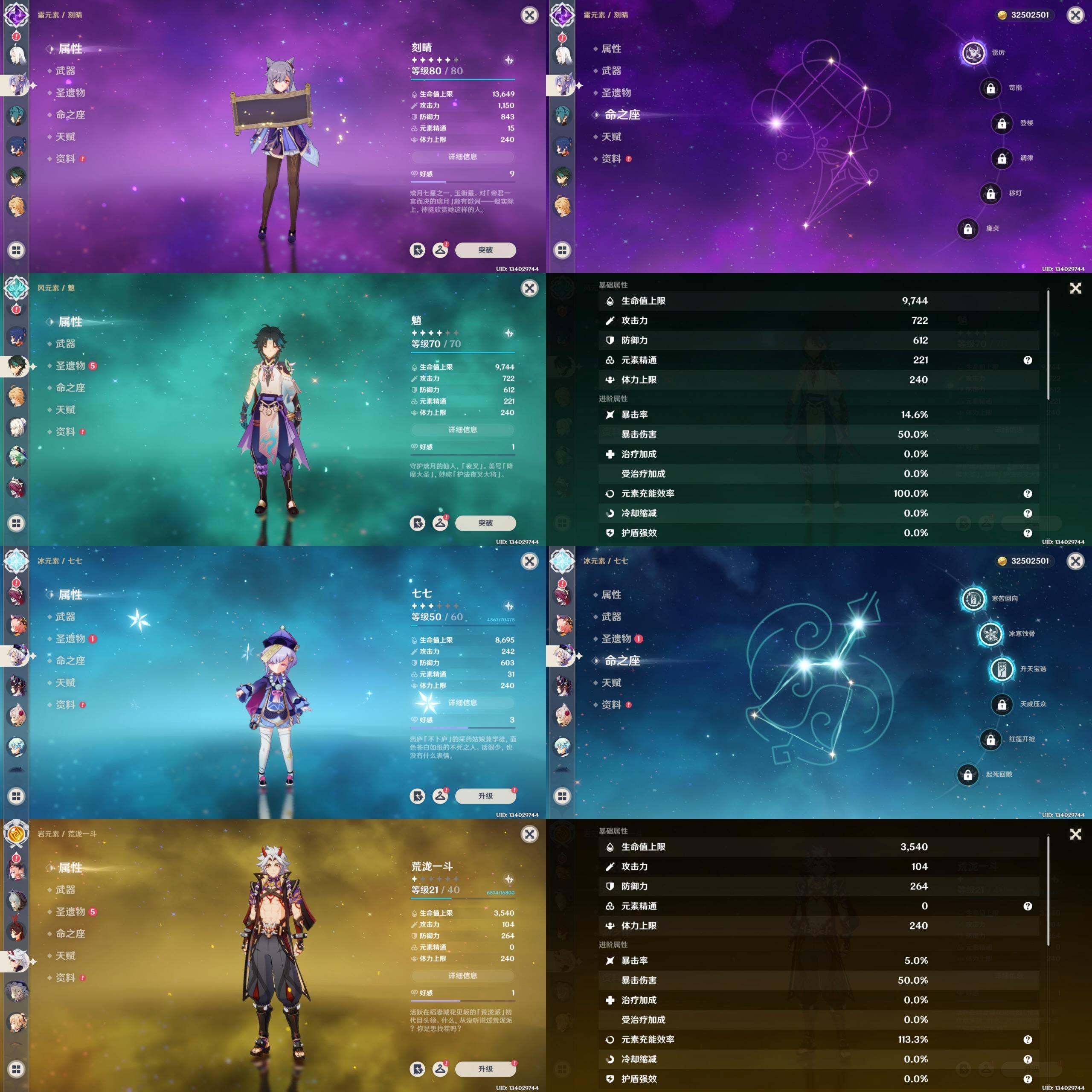Click the 突破 button for 刻晴
Screen dimensions: 1092x1092
(485, 250)
